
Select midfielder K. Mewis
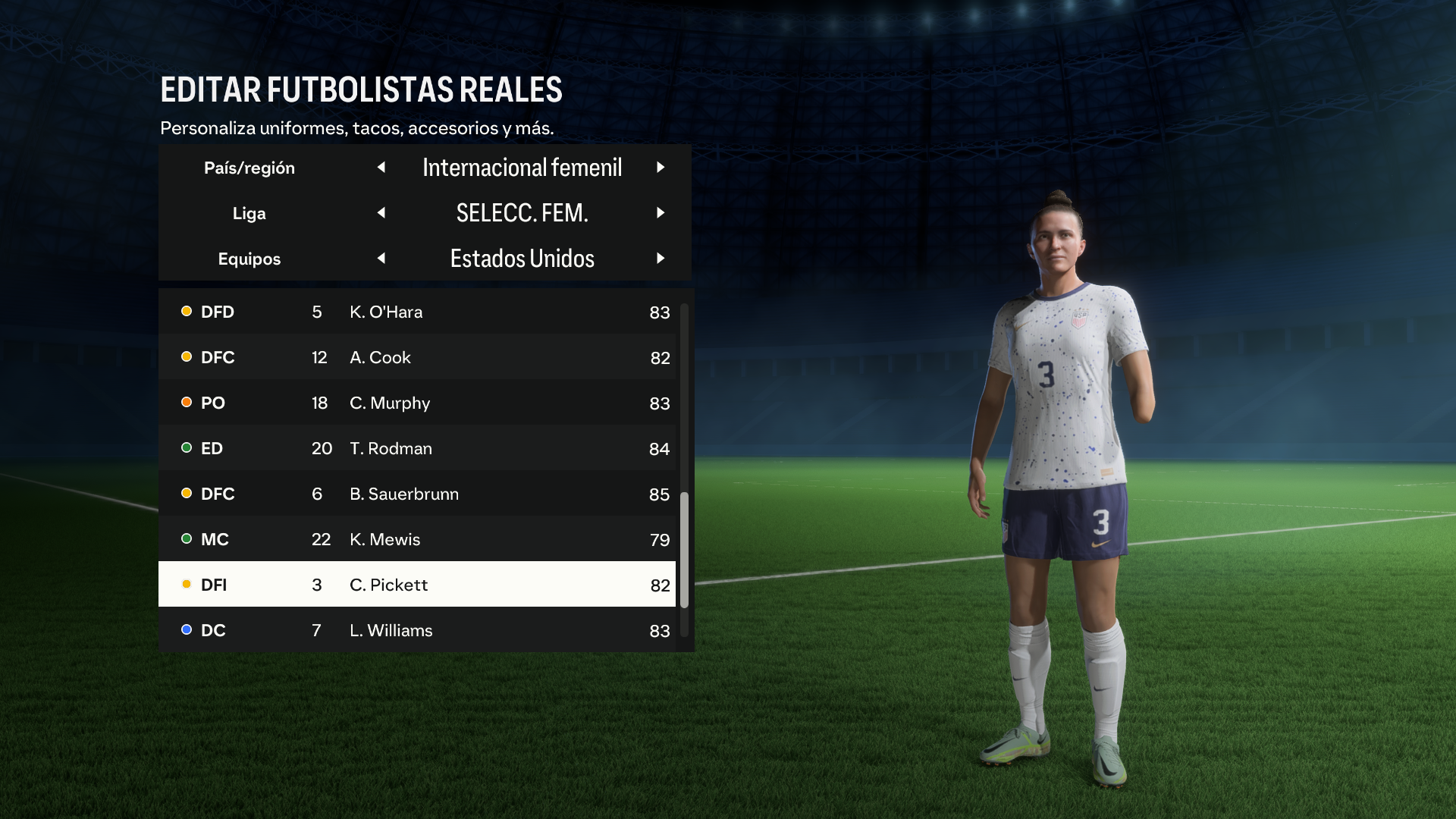click(x=417, y=539)
